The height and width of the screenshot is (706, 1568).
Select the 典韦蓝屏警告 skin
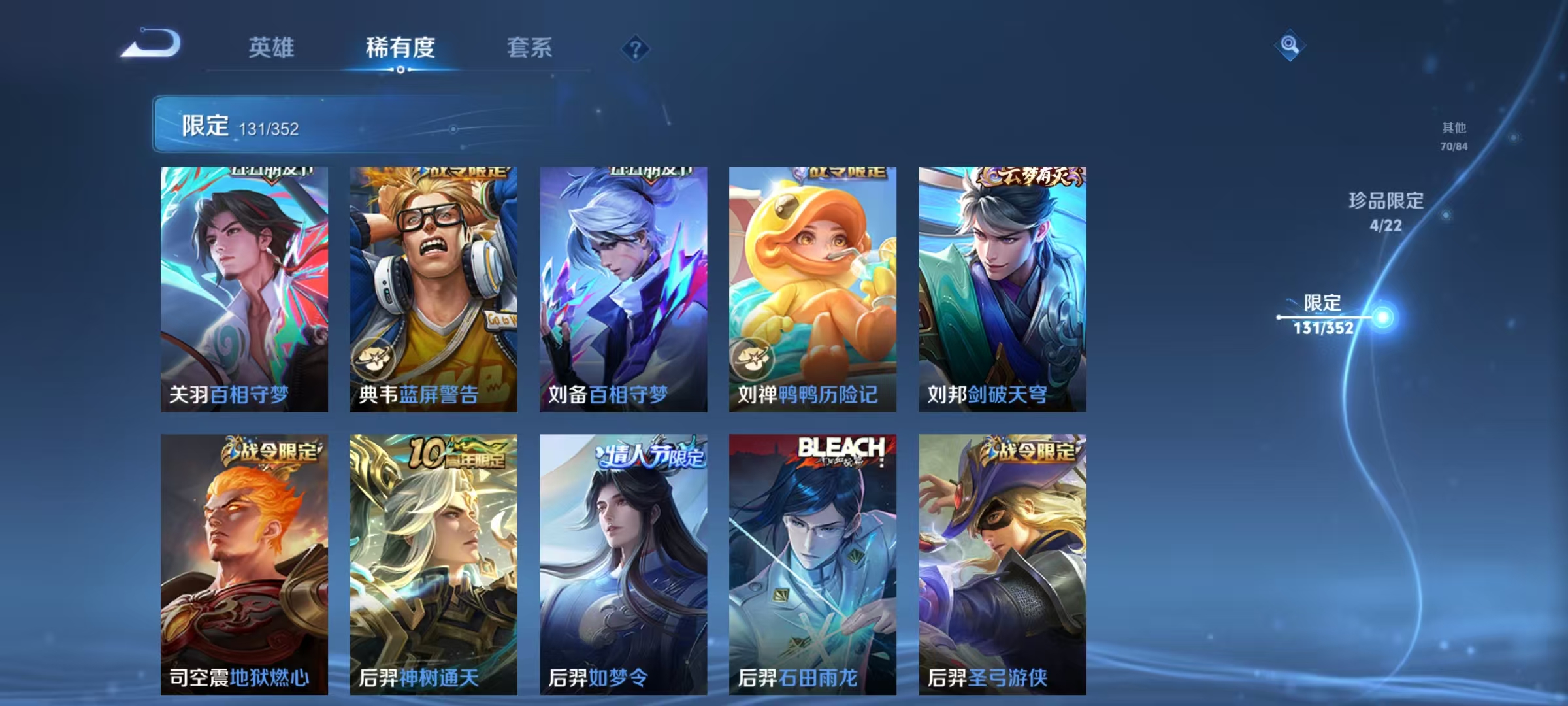[433, 288]
